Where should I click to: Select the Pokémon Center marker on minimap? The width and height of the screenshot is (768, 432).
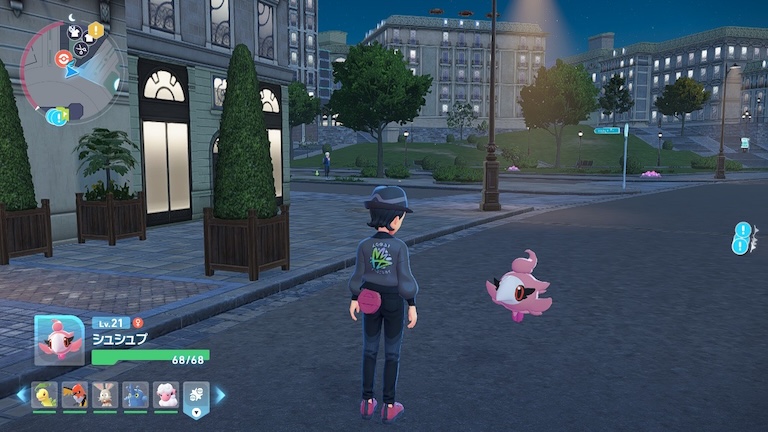point(62,58)
